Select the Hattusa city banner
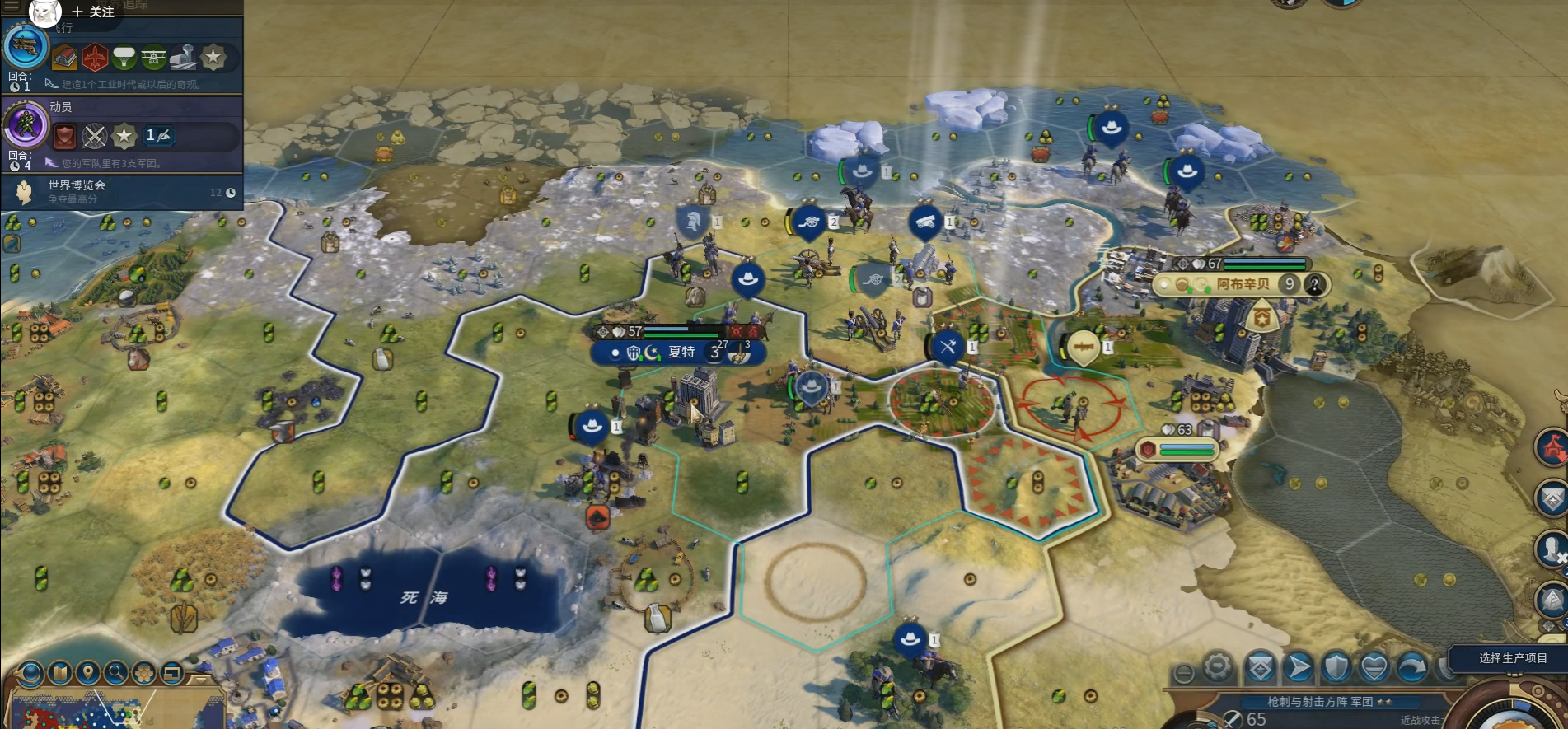The height and width of the screenshot is (729, 1568). (x=679, y=353)
